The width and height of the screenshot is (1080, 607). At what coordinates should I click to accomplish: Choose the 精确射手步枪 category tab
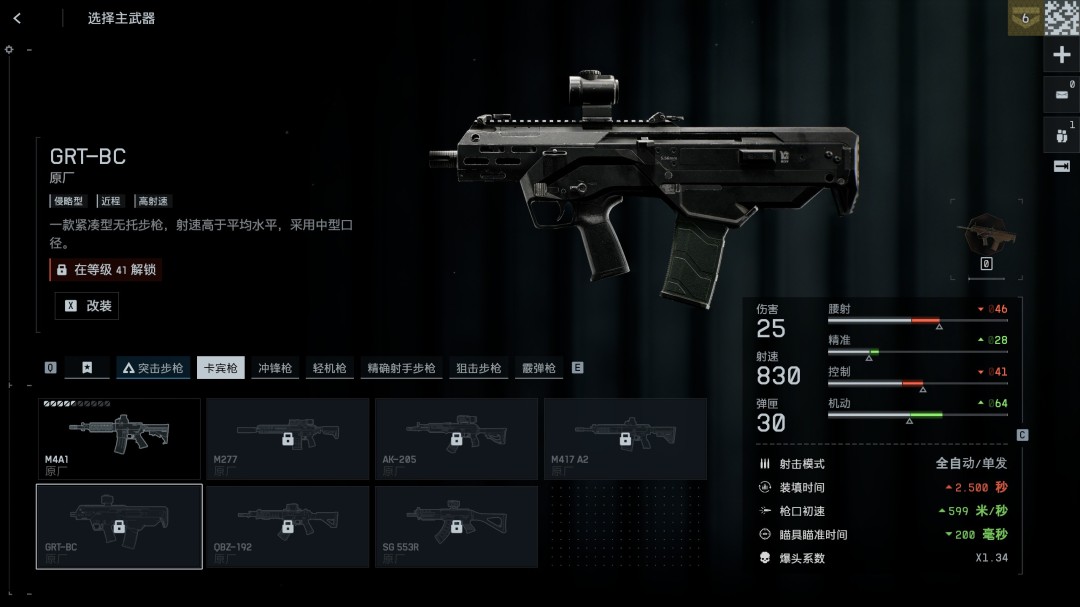tap(401, 368)
